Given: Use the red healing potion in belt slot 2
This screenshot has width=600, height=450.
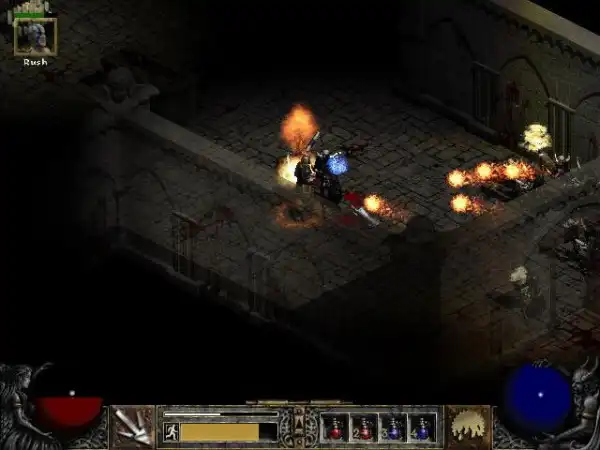Looking at the screenshot, I should [364, 428].
